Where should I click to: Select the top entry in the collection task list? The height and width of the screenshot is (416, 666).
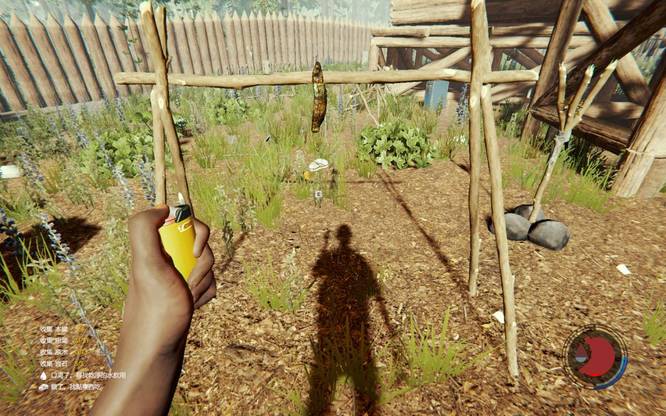pyautogui.click(x=54, y=331)
